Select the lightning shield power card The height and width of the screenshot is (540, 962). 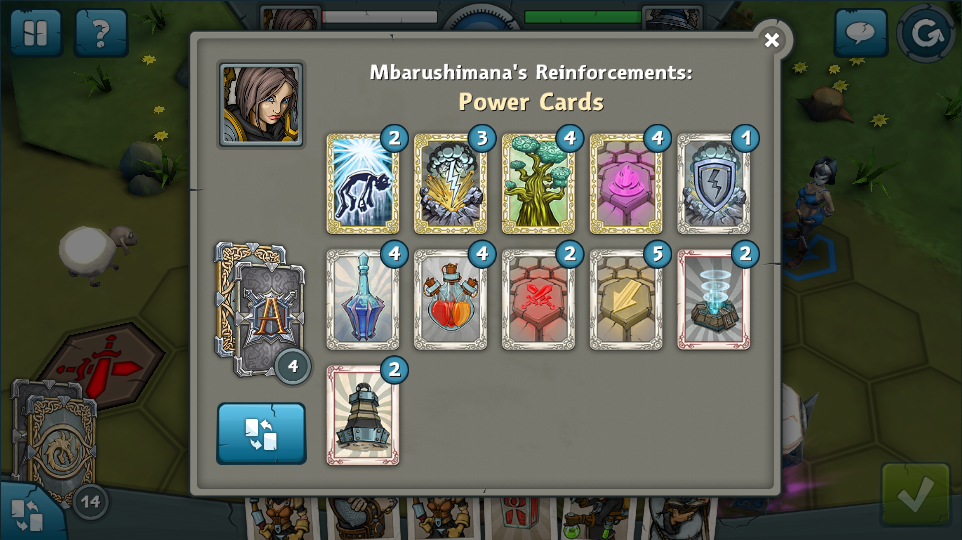click(x=713, y=184)
